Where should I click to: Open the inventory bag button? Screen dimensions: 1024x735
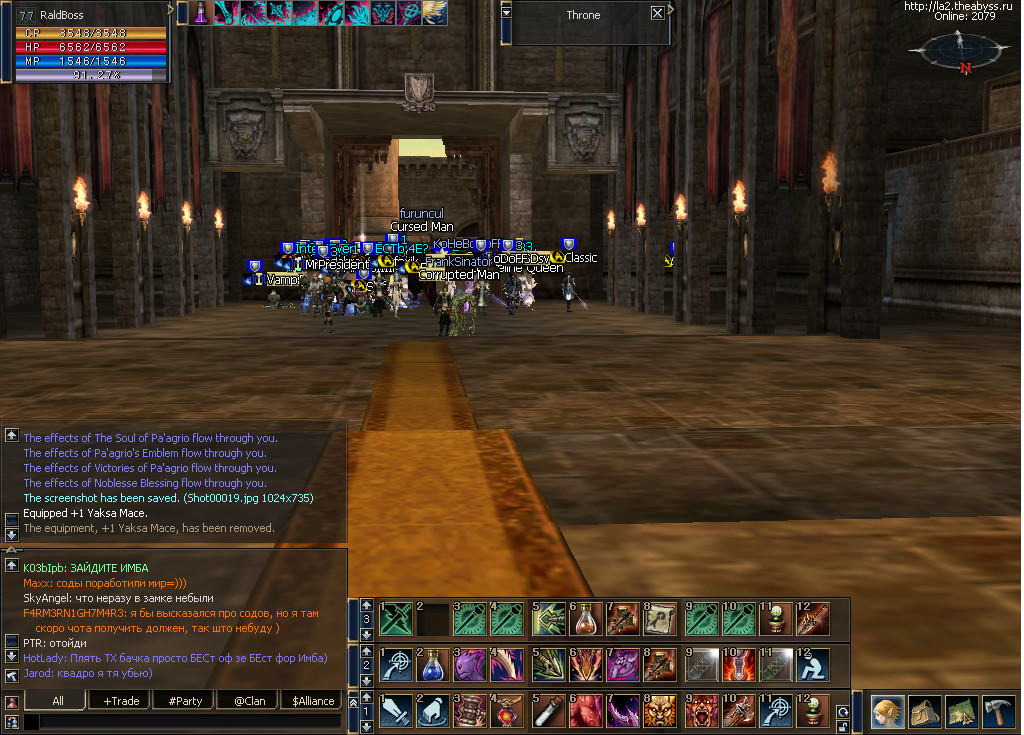[x=925, y=711]
